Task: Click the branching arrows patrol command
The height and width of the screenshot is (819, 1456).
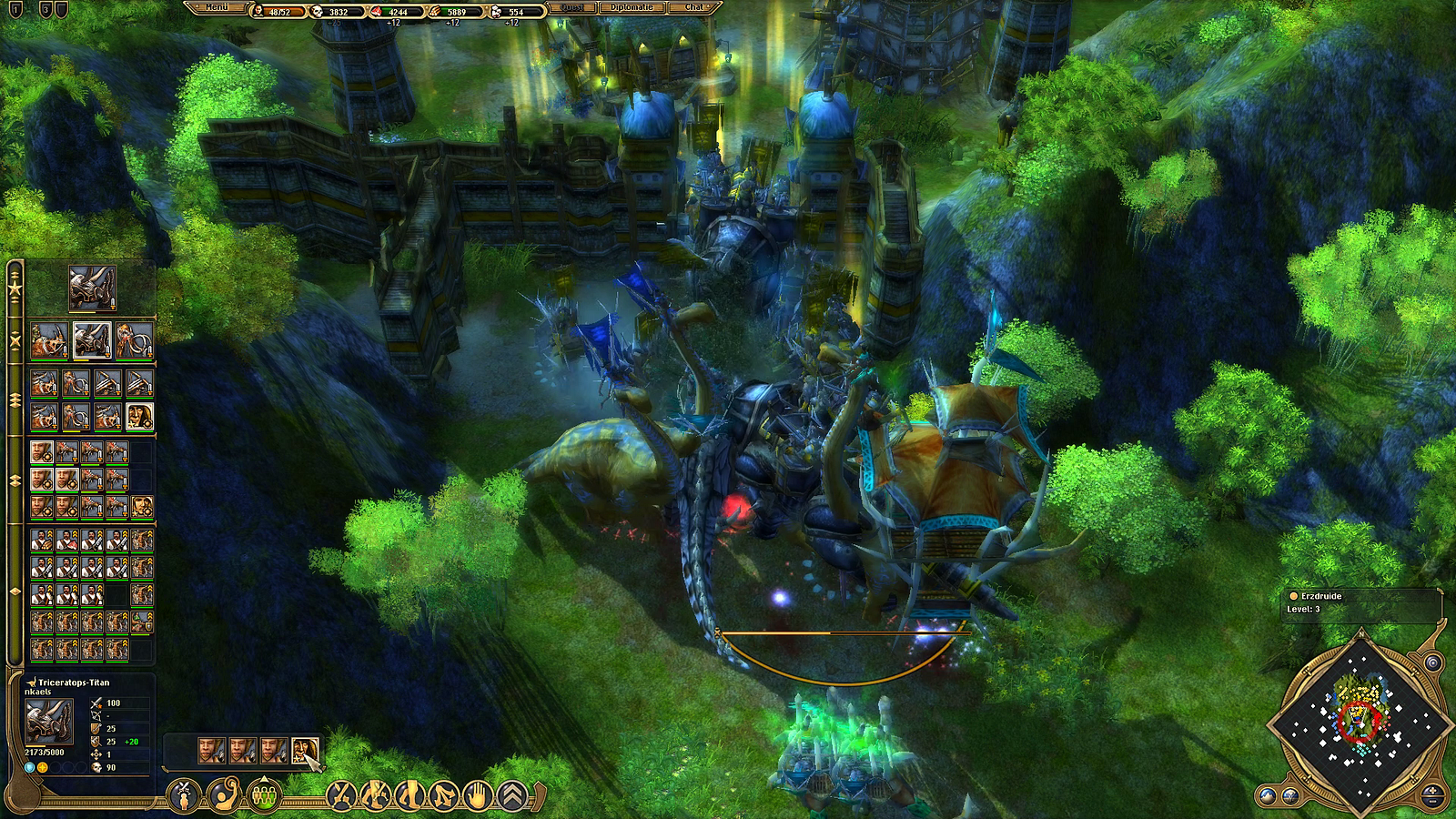Action: [444, 796]
